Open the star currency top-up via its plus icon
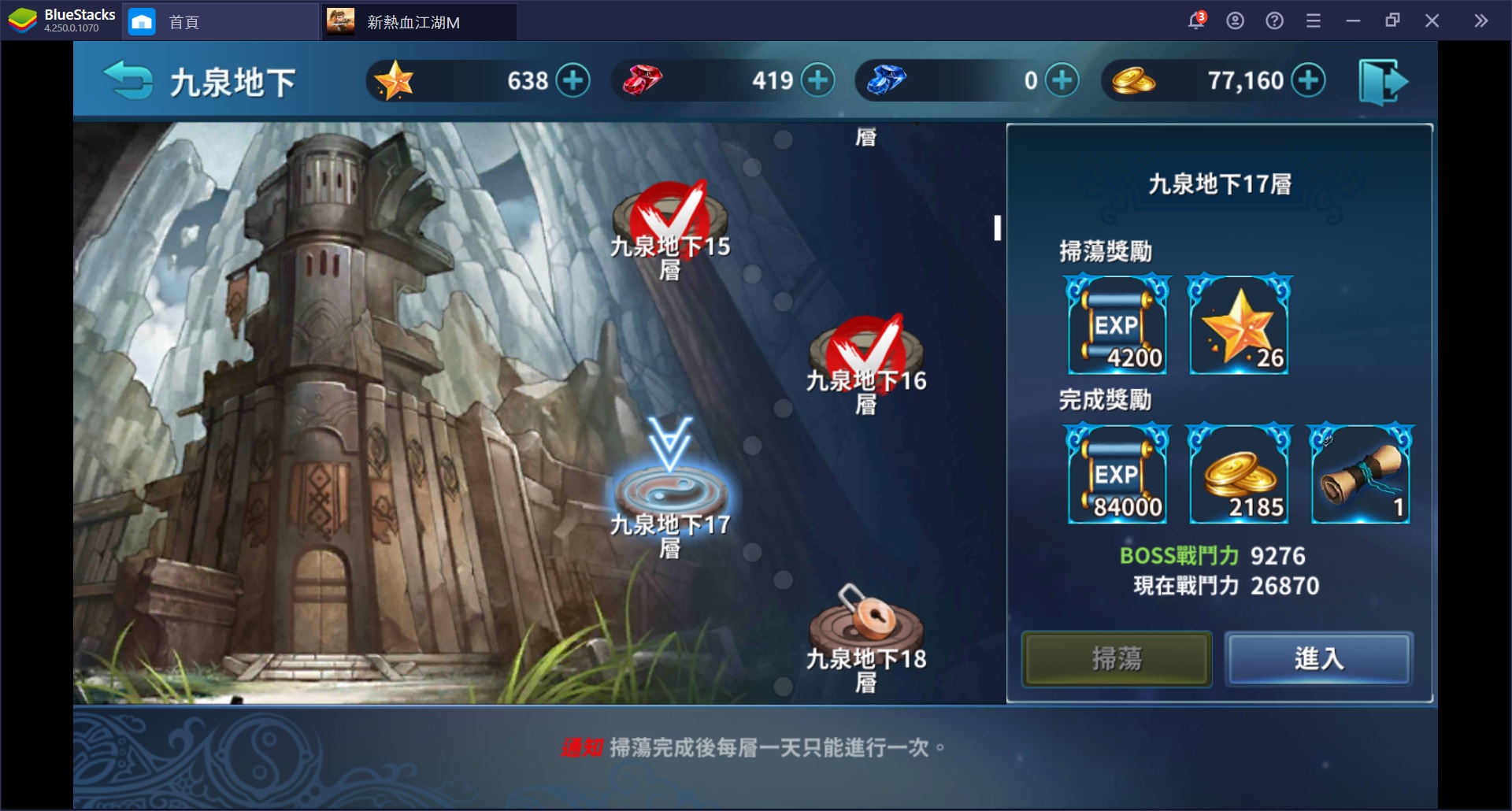Viewport: 1512px width, 811px height. (x=574, y=80)
